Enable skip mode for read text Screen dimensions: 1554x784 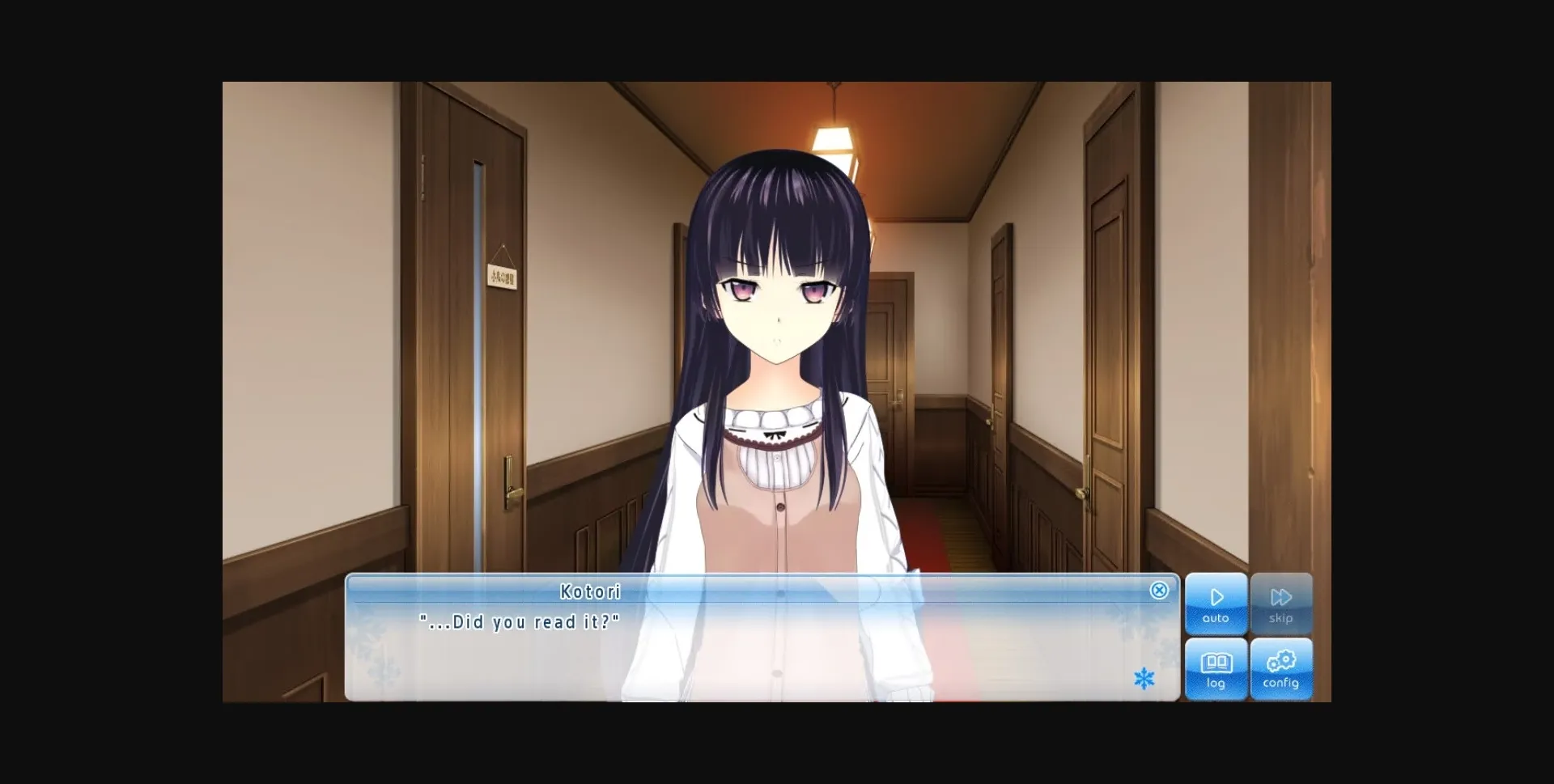(1282, 604)
